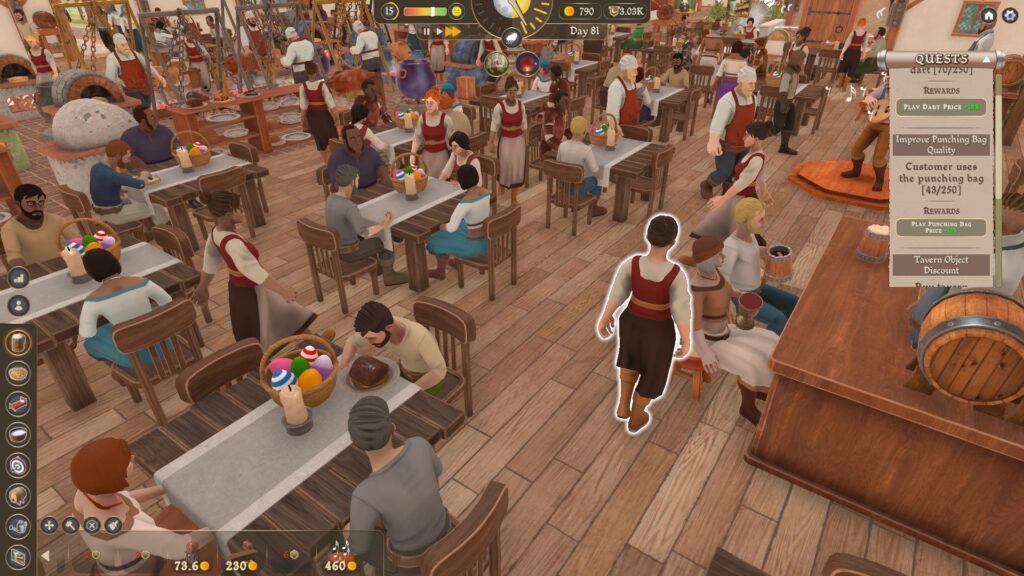Select the dartboard entertainment category
Screen dimensions: 1024x576
pyautogui.click(x=17, y=465)
